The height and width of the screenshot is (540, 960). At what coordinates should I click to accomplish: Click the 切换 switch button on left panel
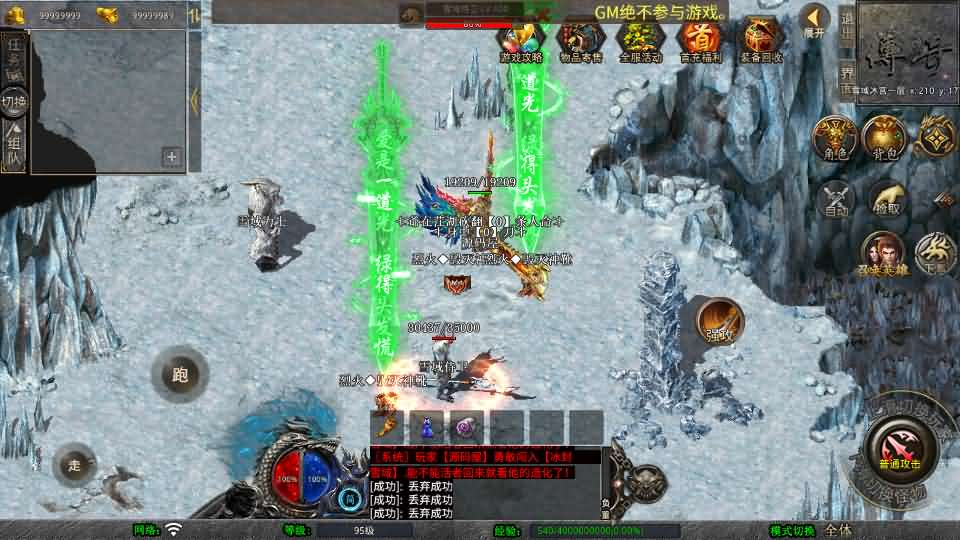pyautogui.click(x=14, y=101)
